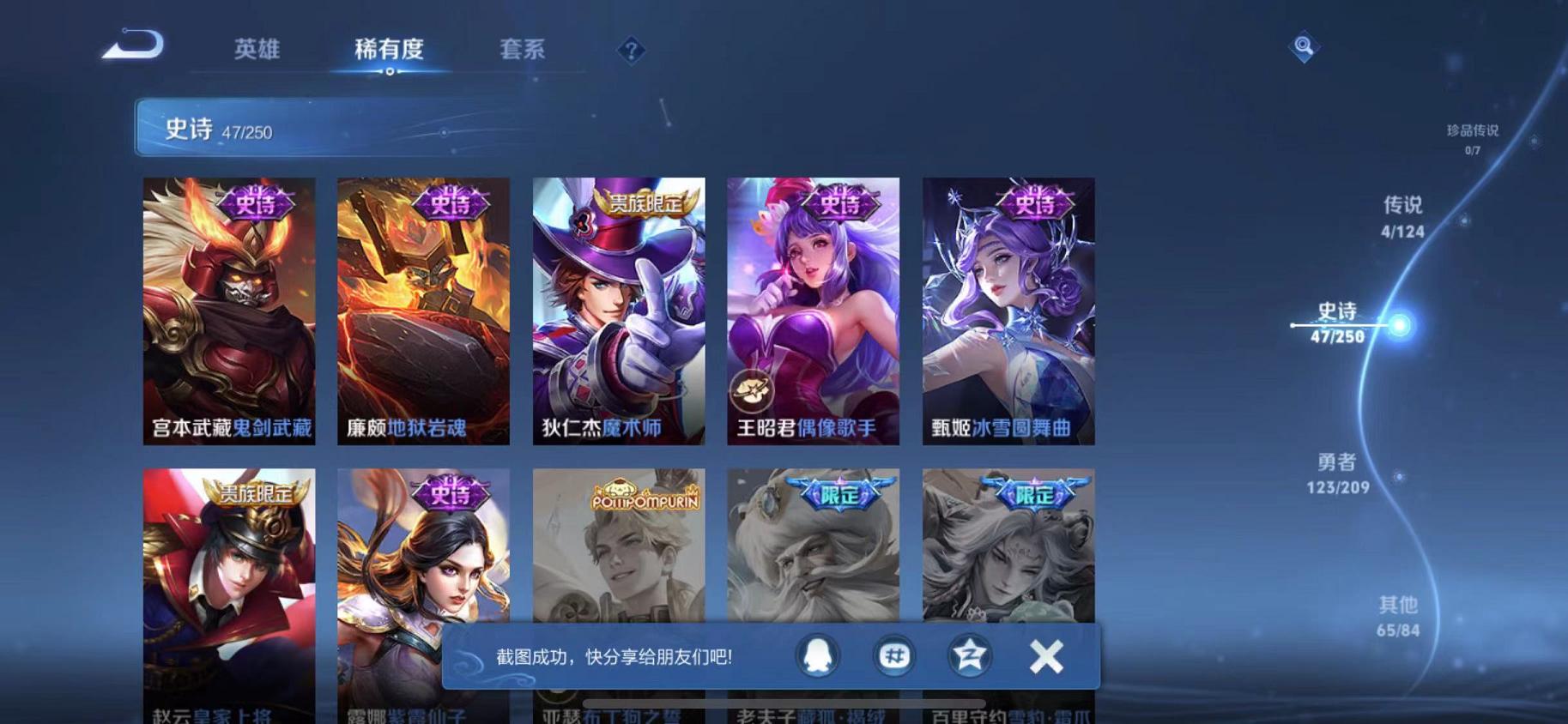
Task: Share the screenshot via the hashtag channel icon
Action: pyautogui.click(x=893, y=654)
